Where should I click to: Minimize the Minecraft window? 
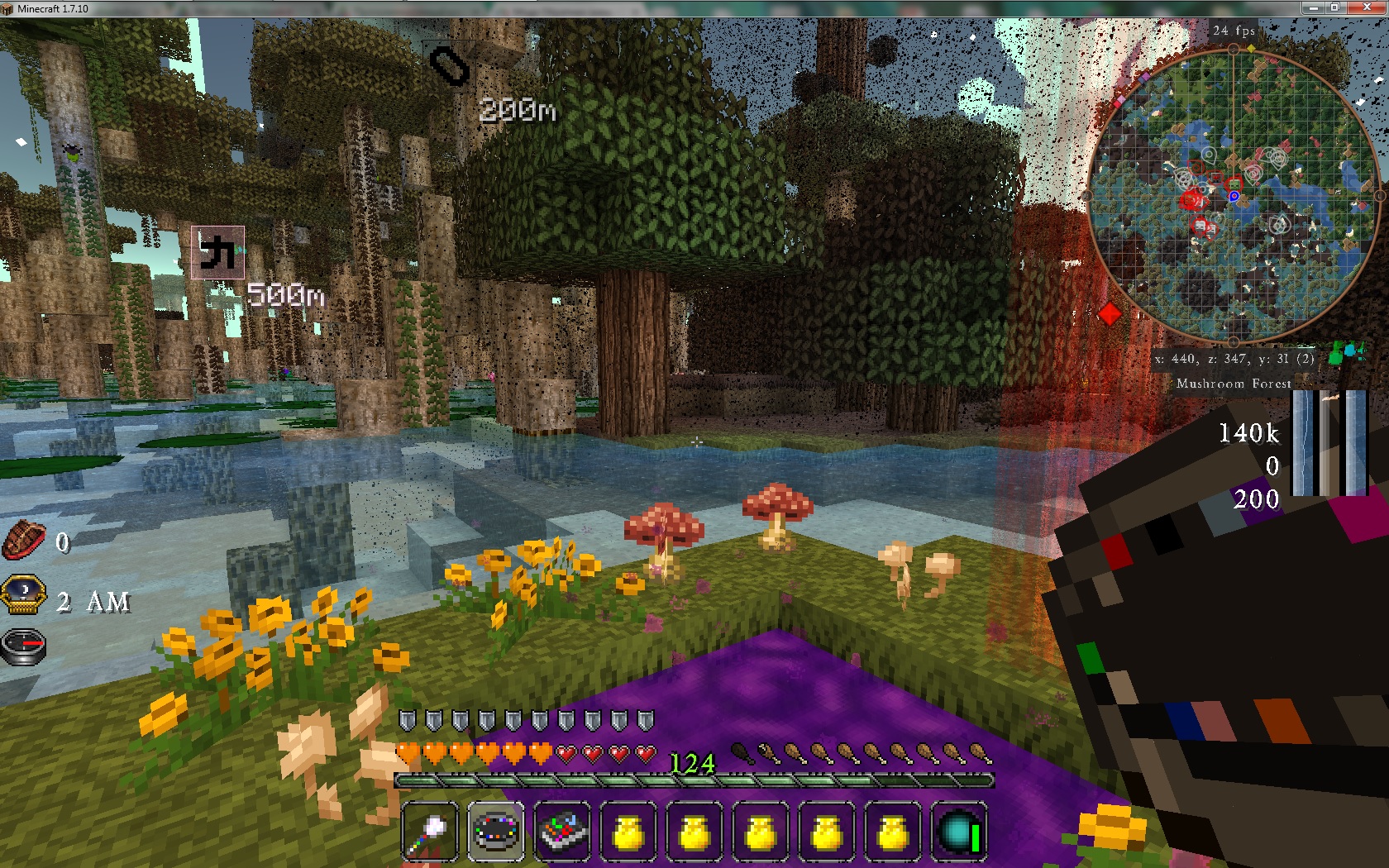[1312, 7]
